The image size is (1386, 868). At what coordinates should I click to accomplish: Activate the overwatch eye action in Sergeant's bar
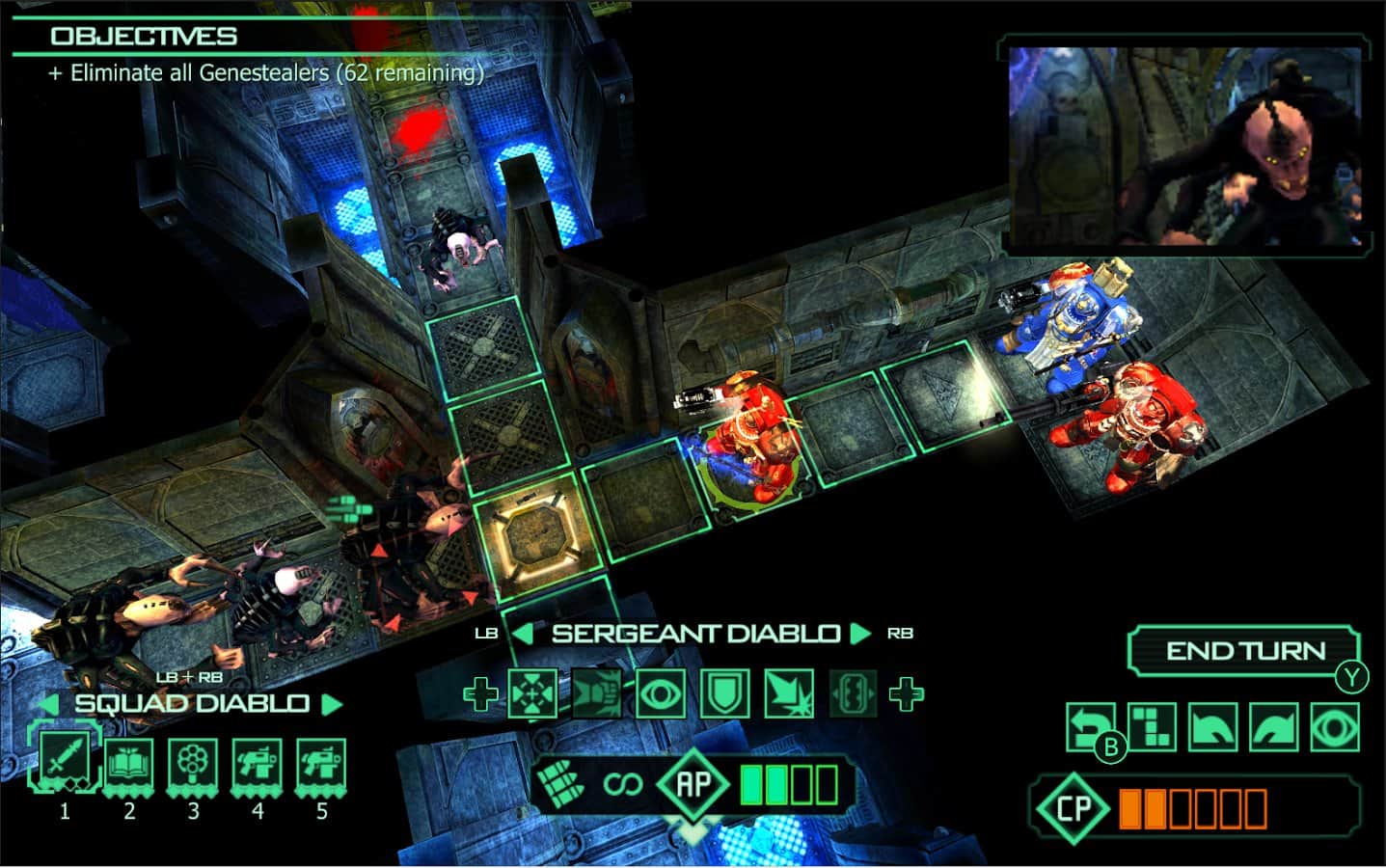661,693
